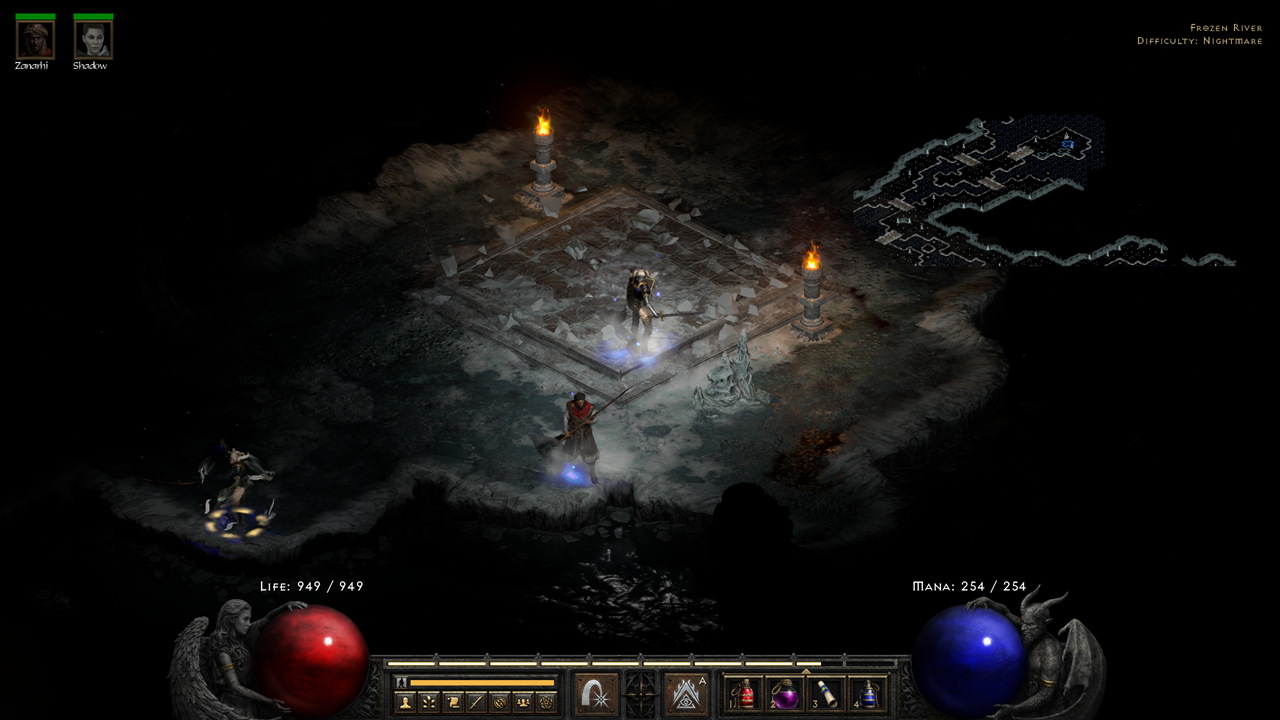Open the game menu pentagram button
This screenshot has width=1280, height=720.
coord(545,702)
